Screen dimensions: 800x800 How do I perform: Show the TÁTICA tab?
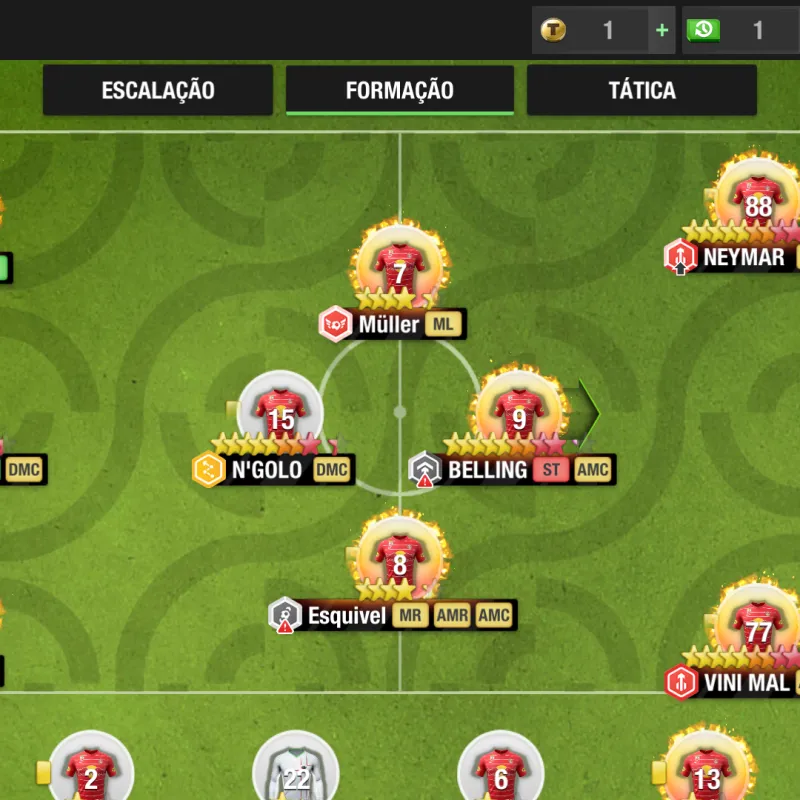coord(642,90)
